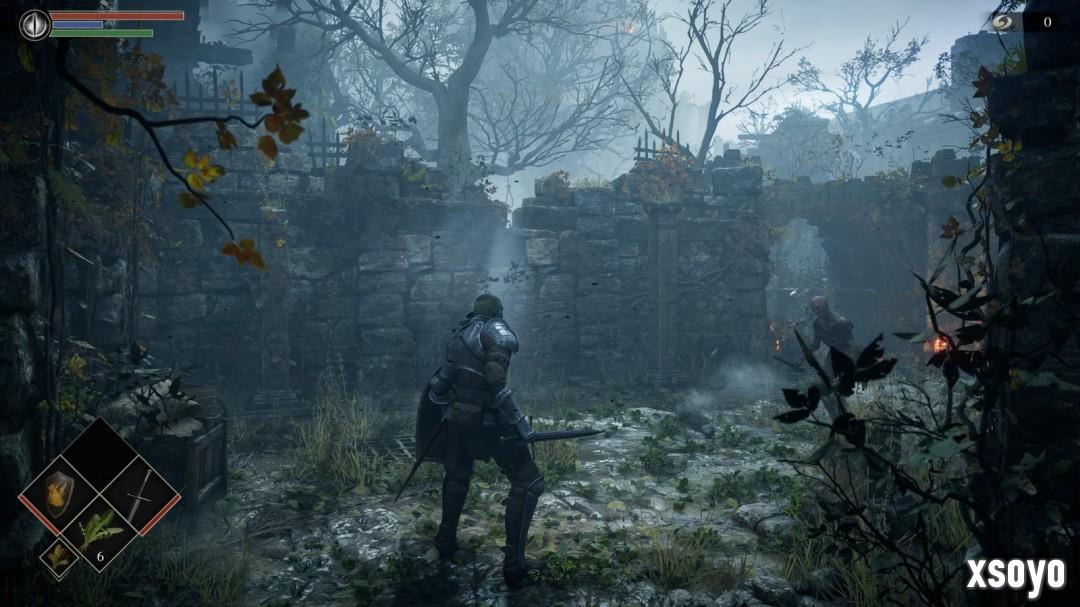Use the green herb quick item

coord(99,531)
